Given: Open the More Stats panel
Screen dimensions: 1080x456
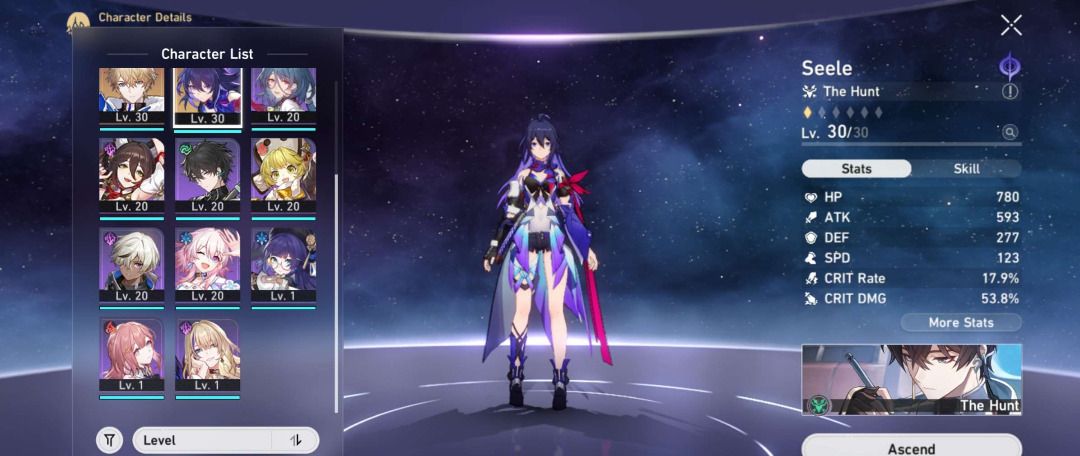Looking at the screenshot, I should [x=960, y=322].
